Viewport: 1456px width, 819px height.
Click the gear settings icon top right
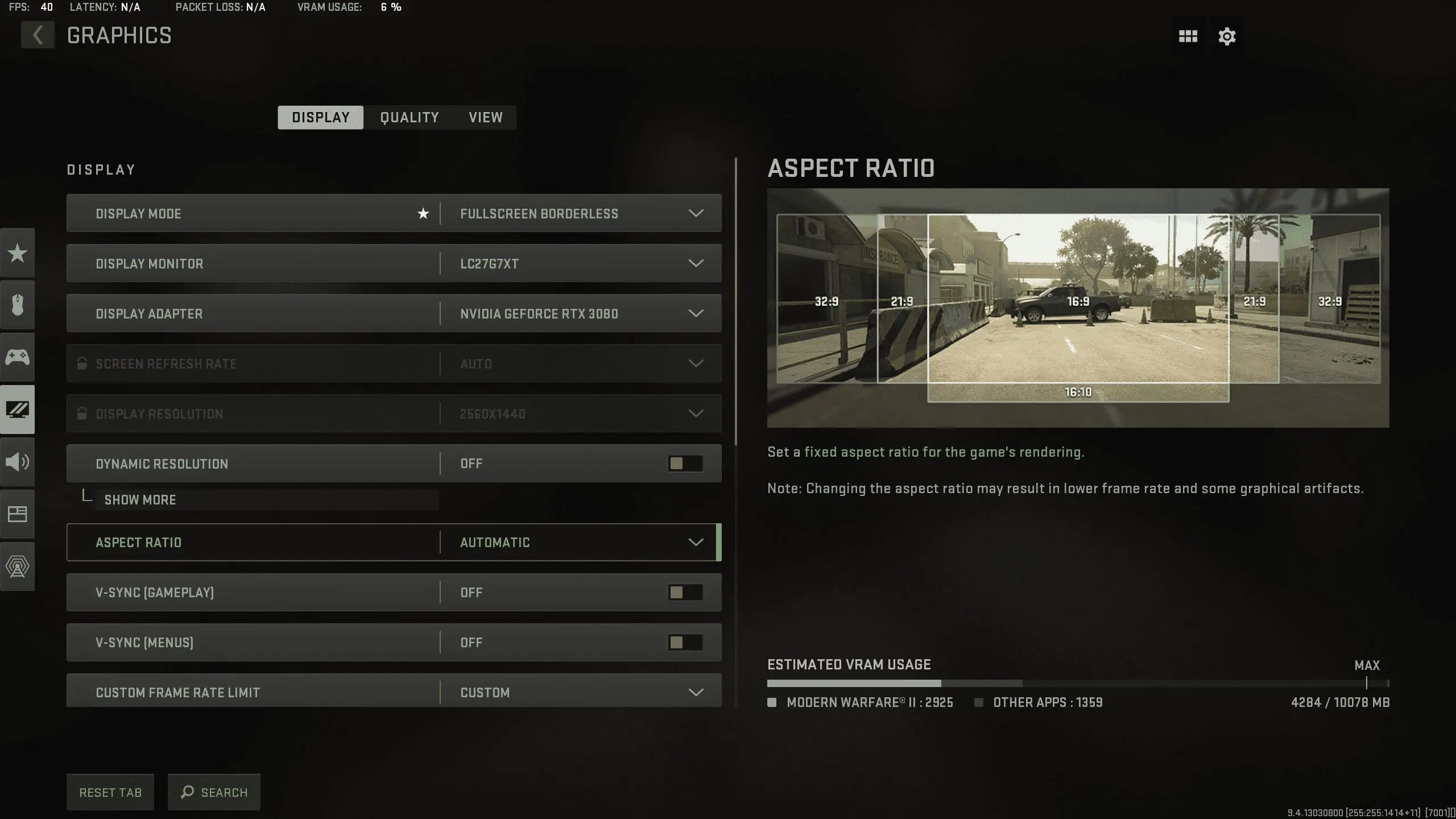point(1226,36)
